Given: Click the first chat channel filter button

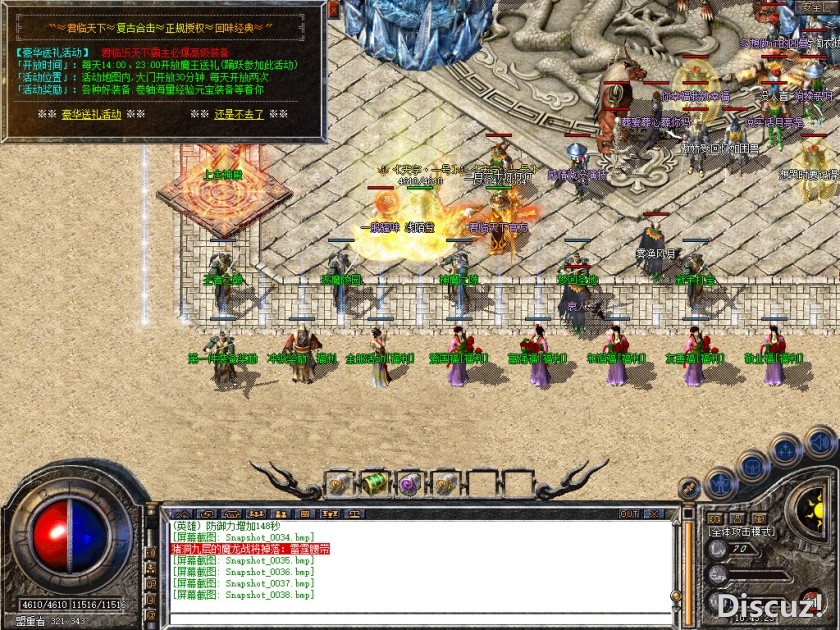Looking at the screenshot, I should tap(177, 514).
